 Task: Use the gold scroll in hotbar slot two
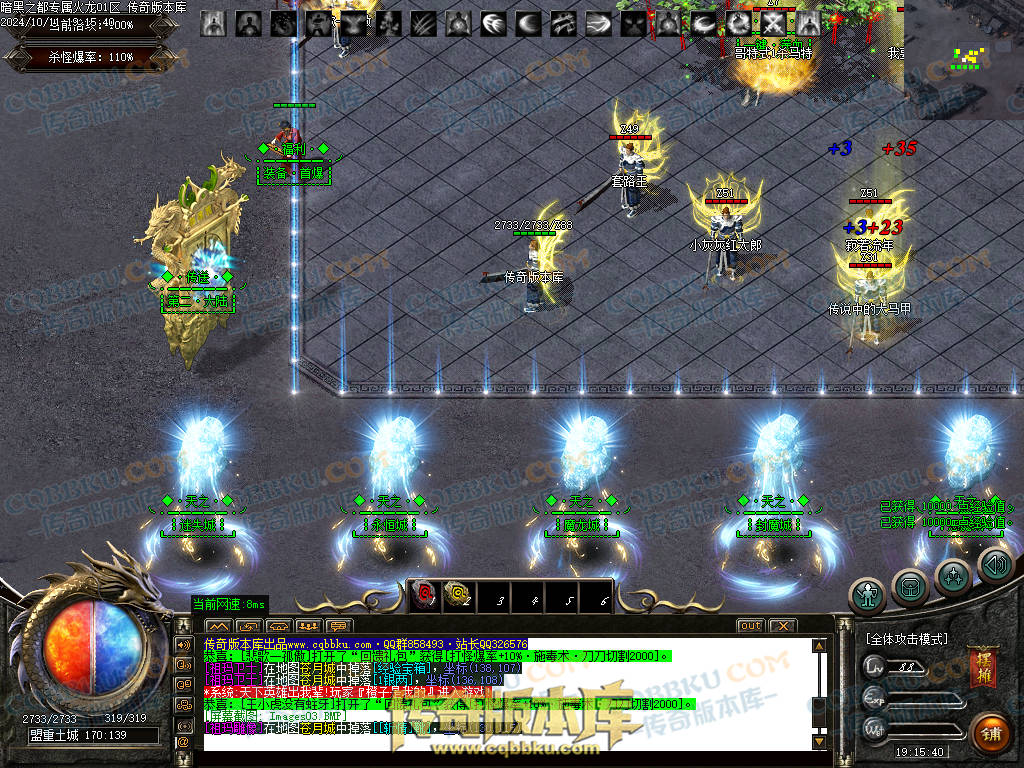pos(457,597)
